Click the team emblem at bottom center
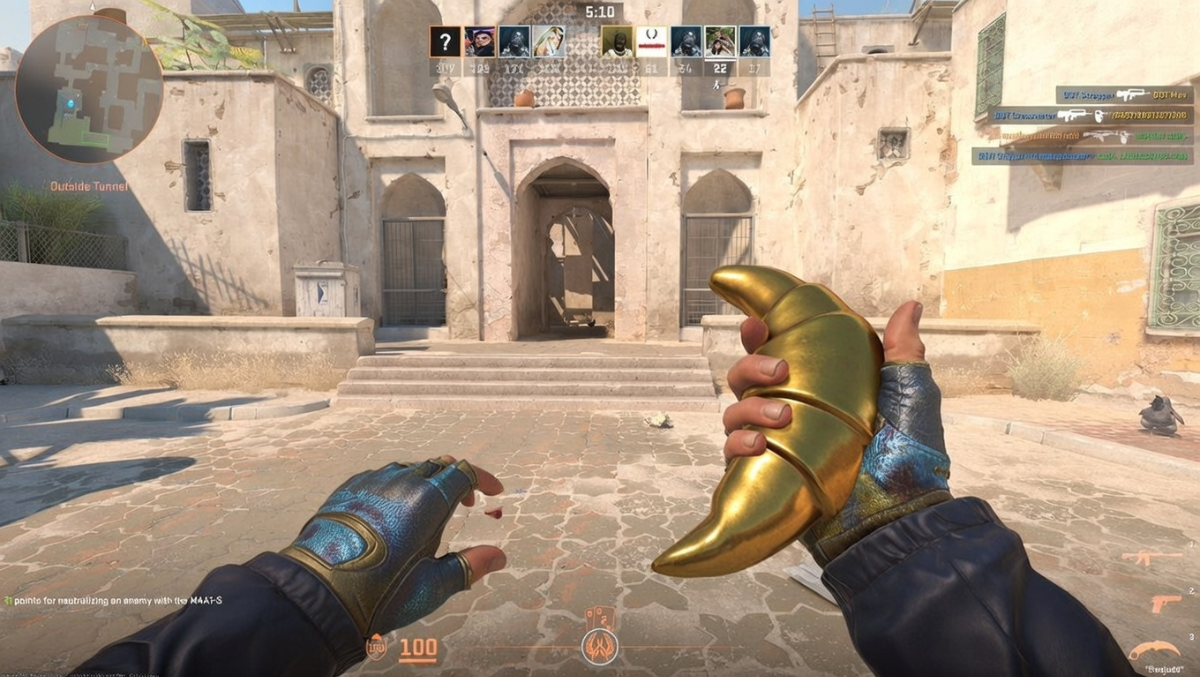Image resolution: width=1200 pixels, height=677 pixels. point(600,645)
